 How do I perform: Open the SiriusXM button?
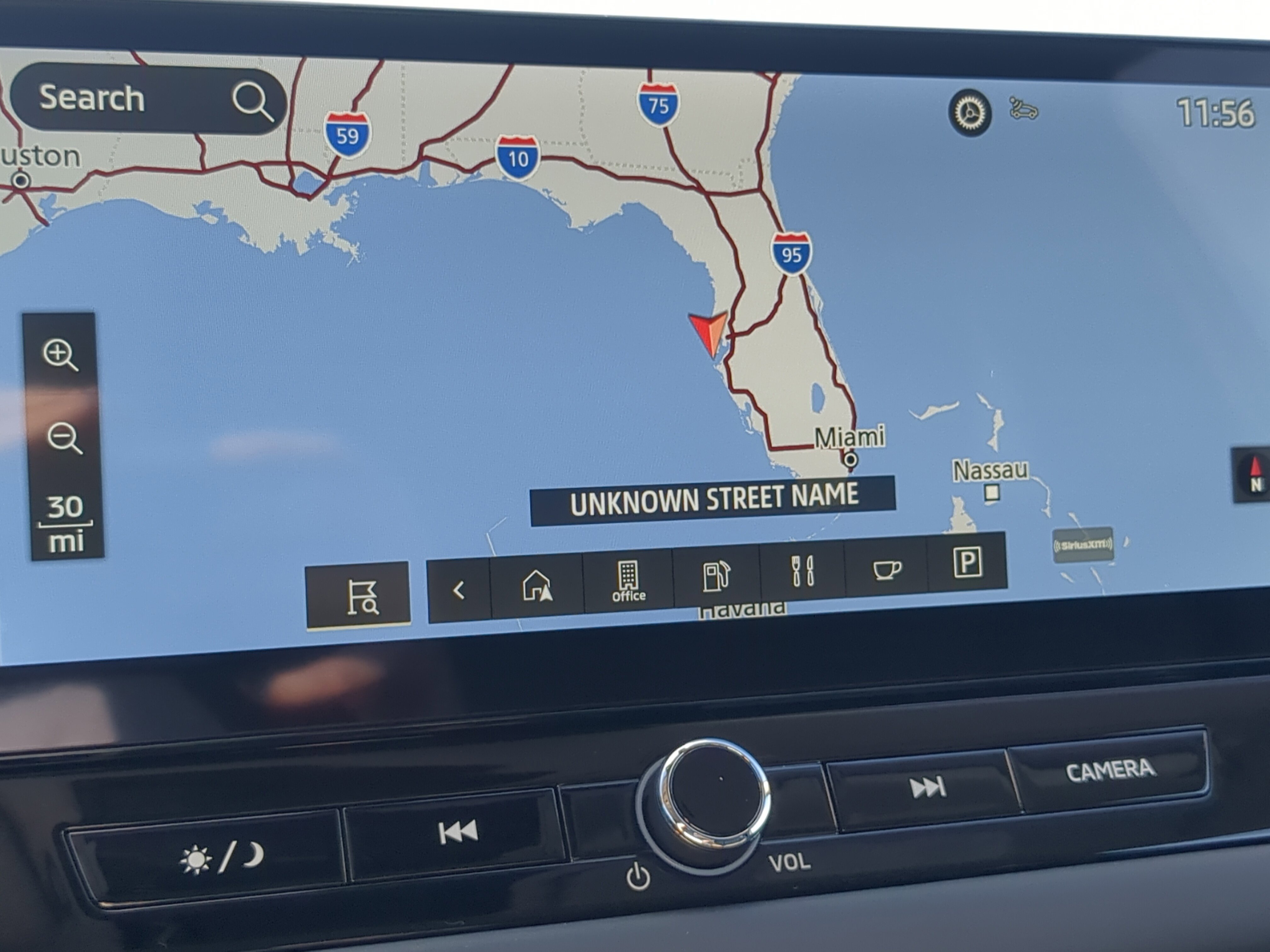1083,545
